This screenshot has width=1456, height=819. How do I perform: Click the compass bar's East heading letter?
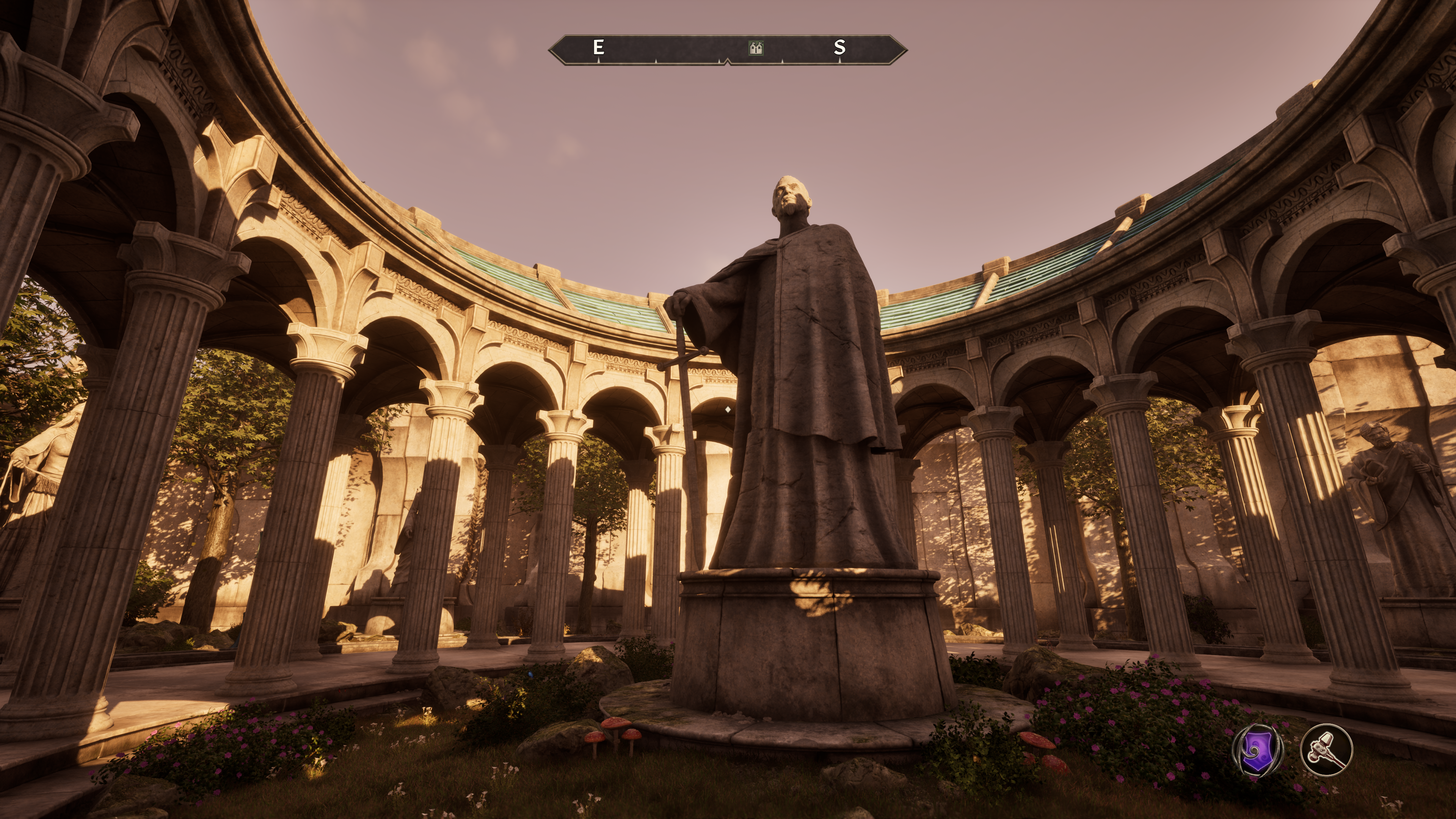[x=598, y=47]
